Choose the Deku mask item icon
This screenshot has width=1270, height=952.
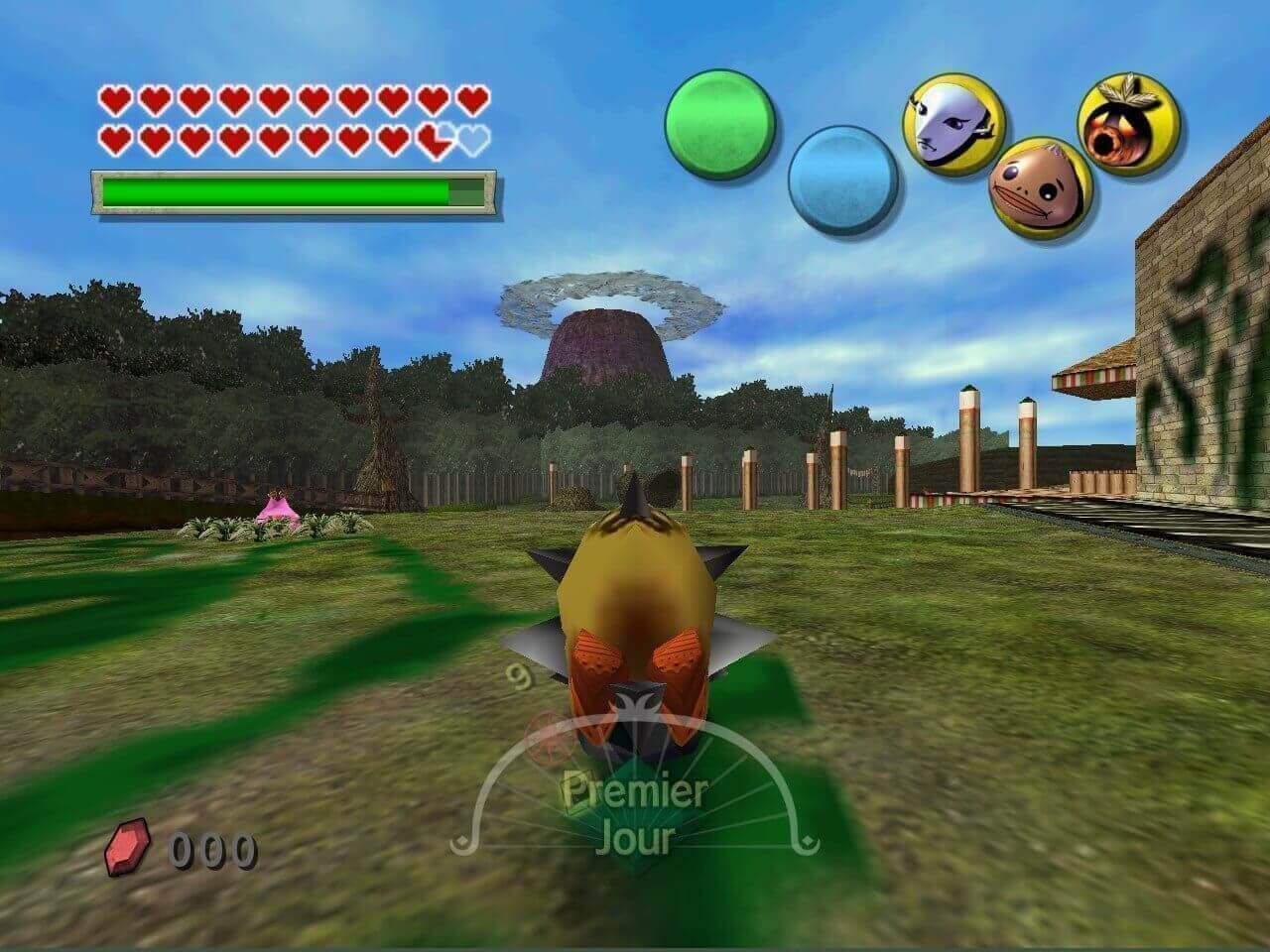pyautogui.click(x=1127, y=124)
